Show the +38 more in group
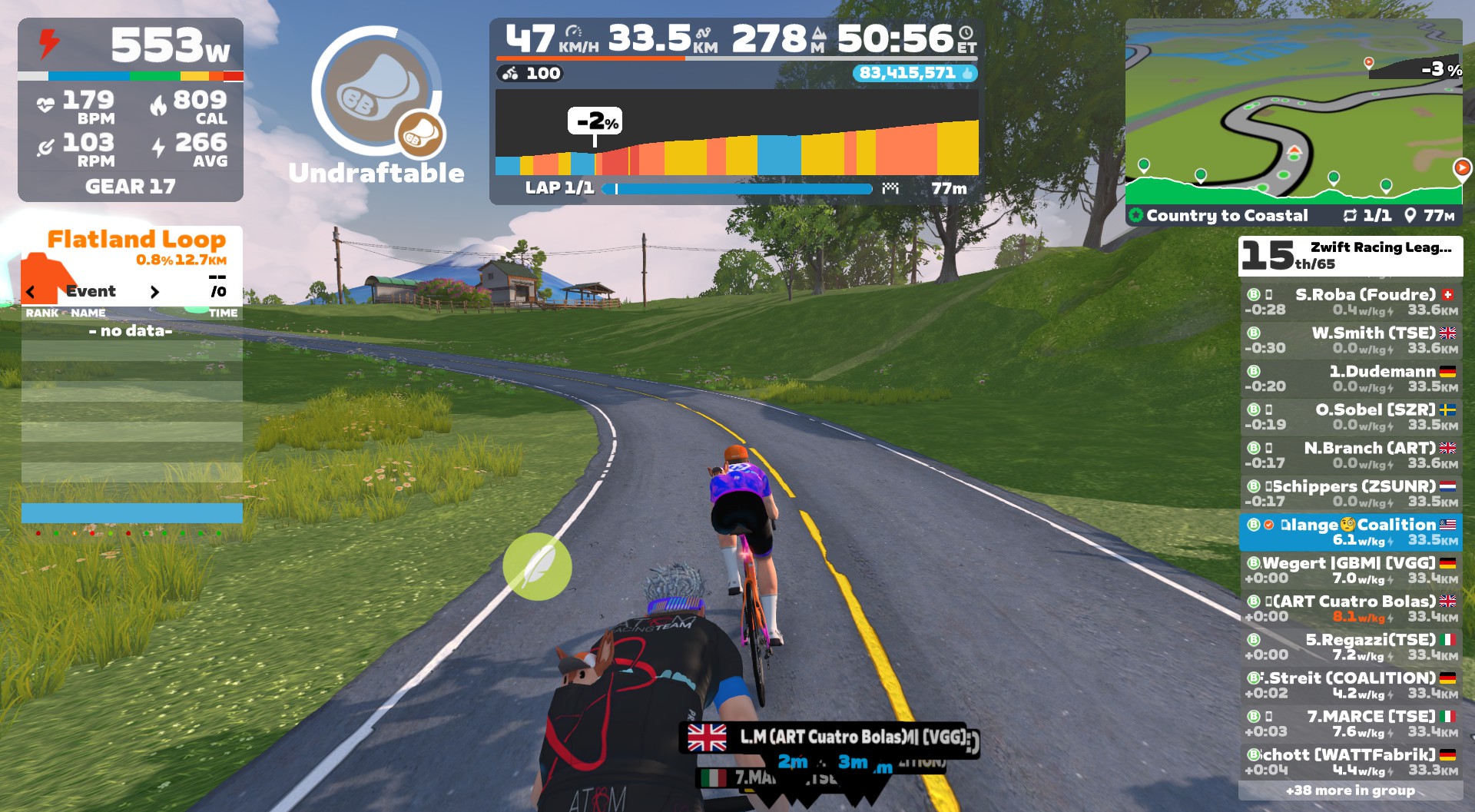1475x812 pixels. (x=1351, y=790)
